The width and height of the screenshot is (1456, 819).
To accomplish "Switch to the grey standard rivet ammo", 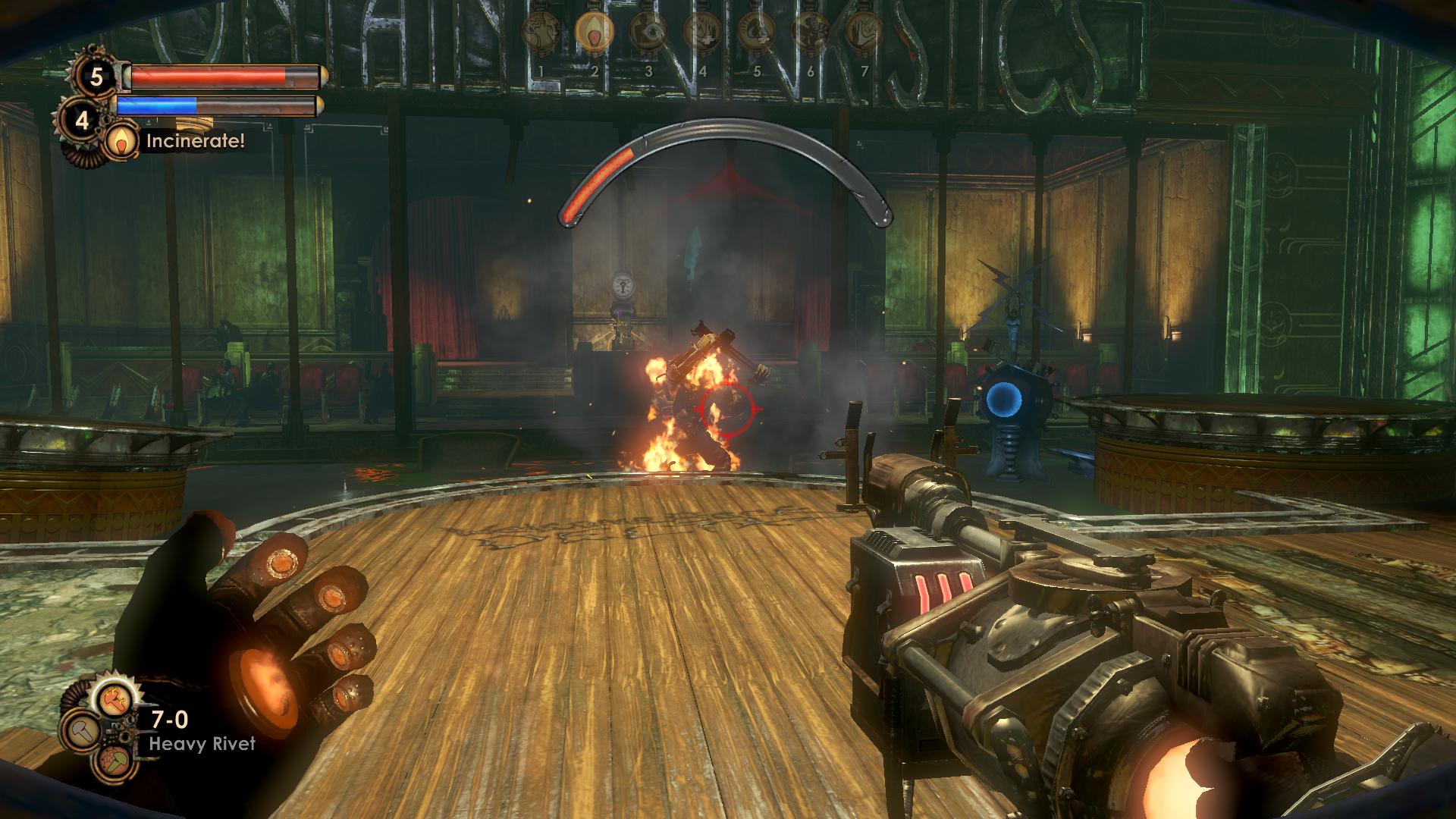I will (82, 733).
